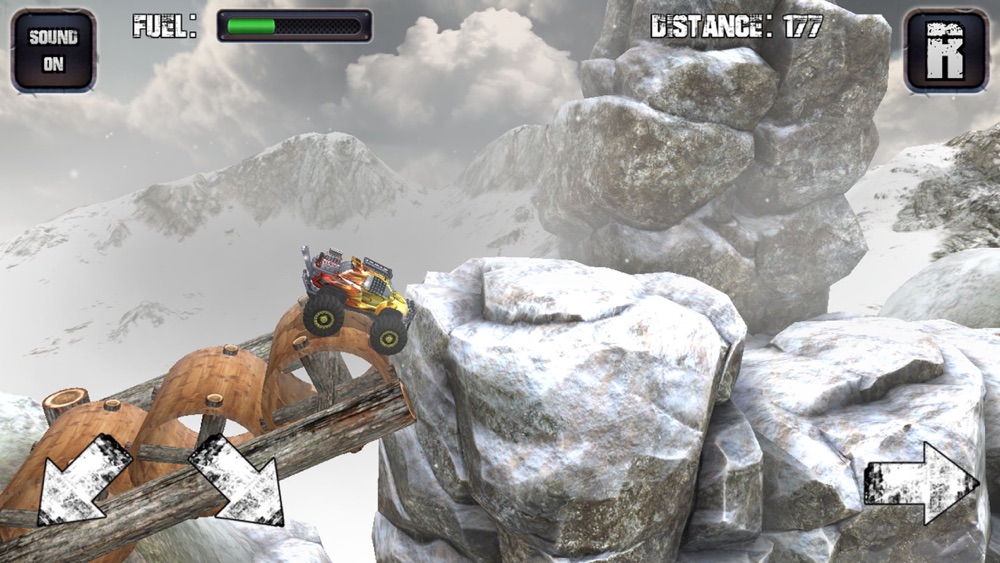Accelerate using the right arrow button
The image size is (1000, 563).
[x=920, y=483]
